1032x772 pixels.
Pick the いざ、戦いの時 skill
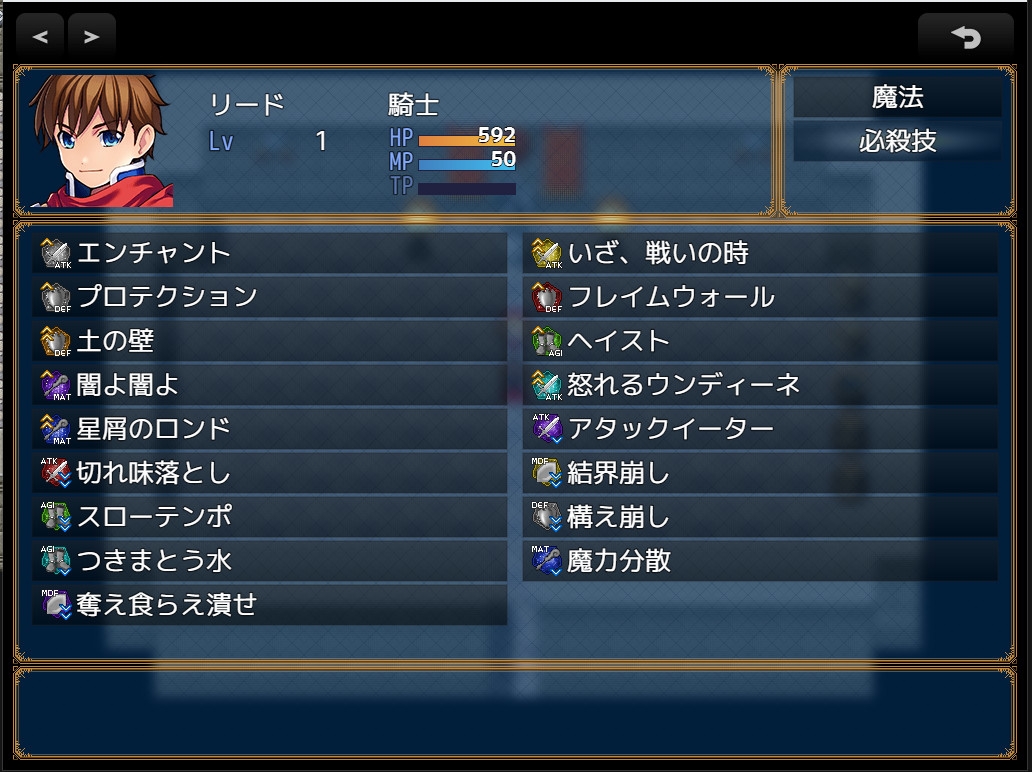[x=760, y=253]
